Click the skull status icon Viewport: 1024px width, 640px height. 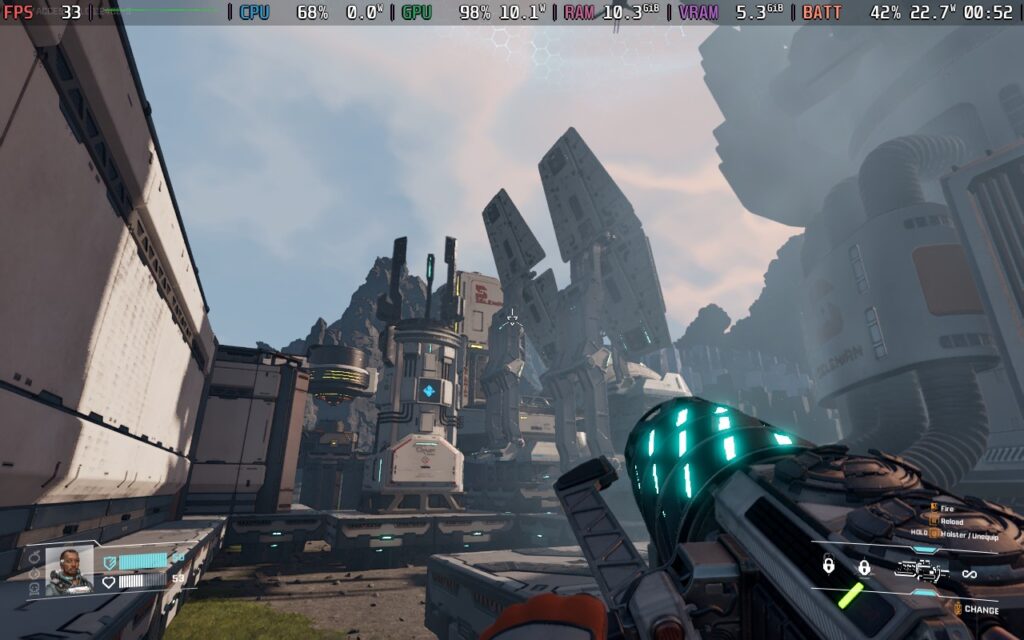[35, 589]
